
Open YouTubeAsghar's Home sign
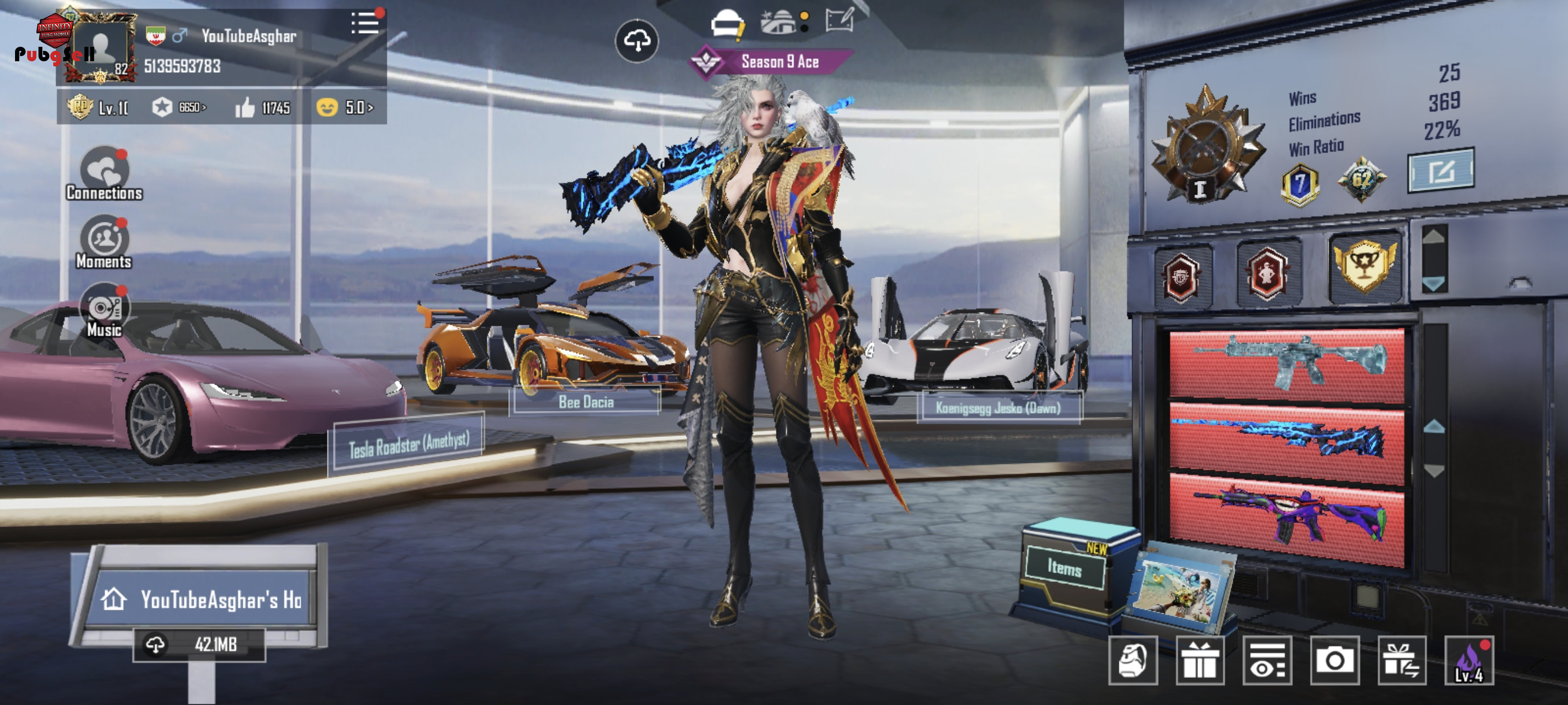201,600
